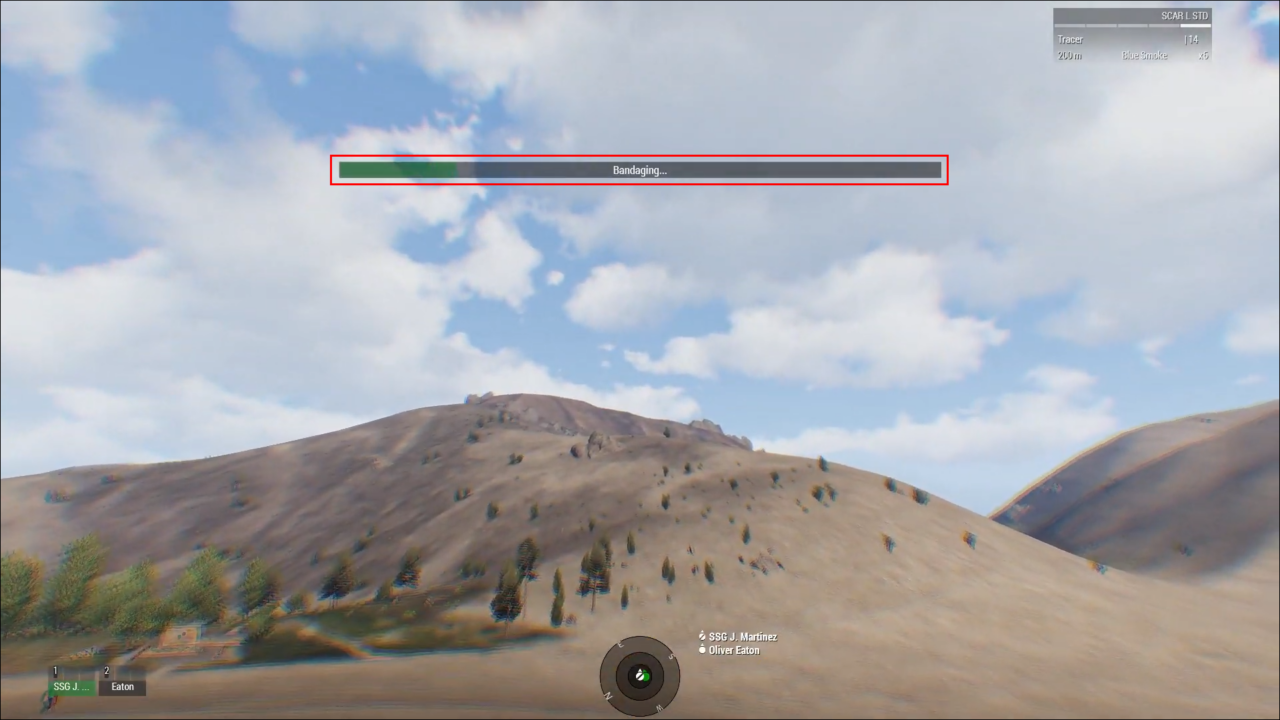
Task: Select the SSG J. Martinez player icon
Action: tap(702, 635)
